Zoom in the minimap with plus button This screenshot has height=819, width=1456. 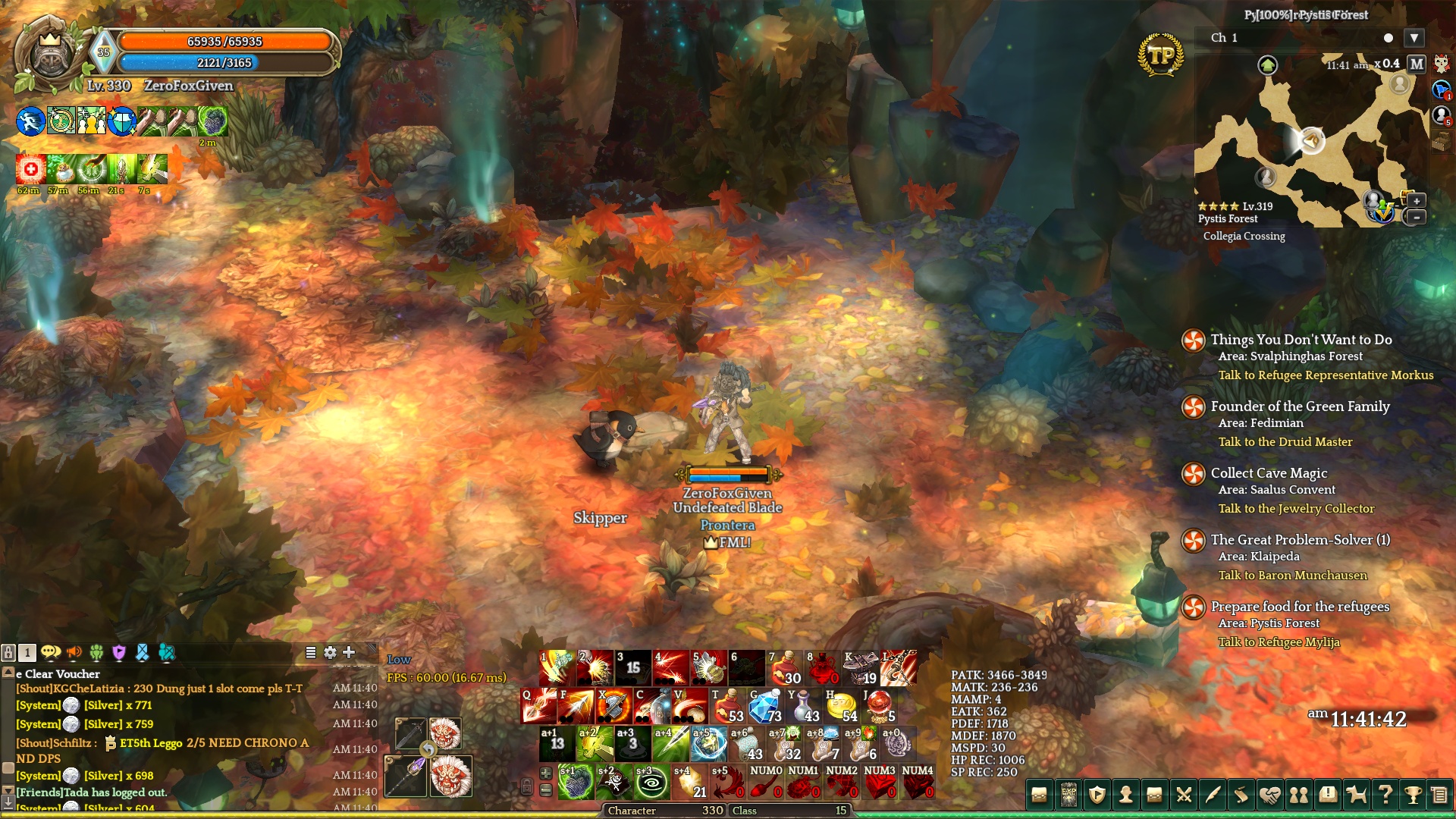(x=1416, y=201)
